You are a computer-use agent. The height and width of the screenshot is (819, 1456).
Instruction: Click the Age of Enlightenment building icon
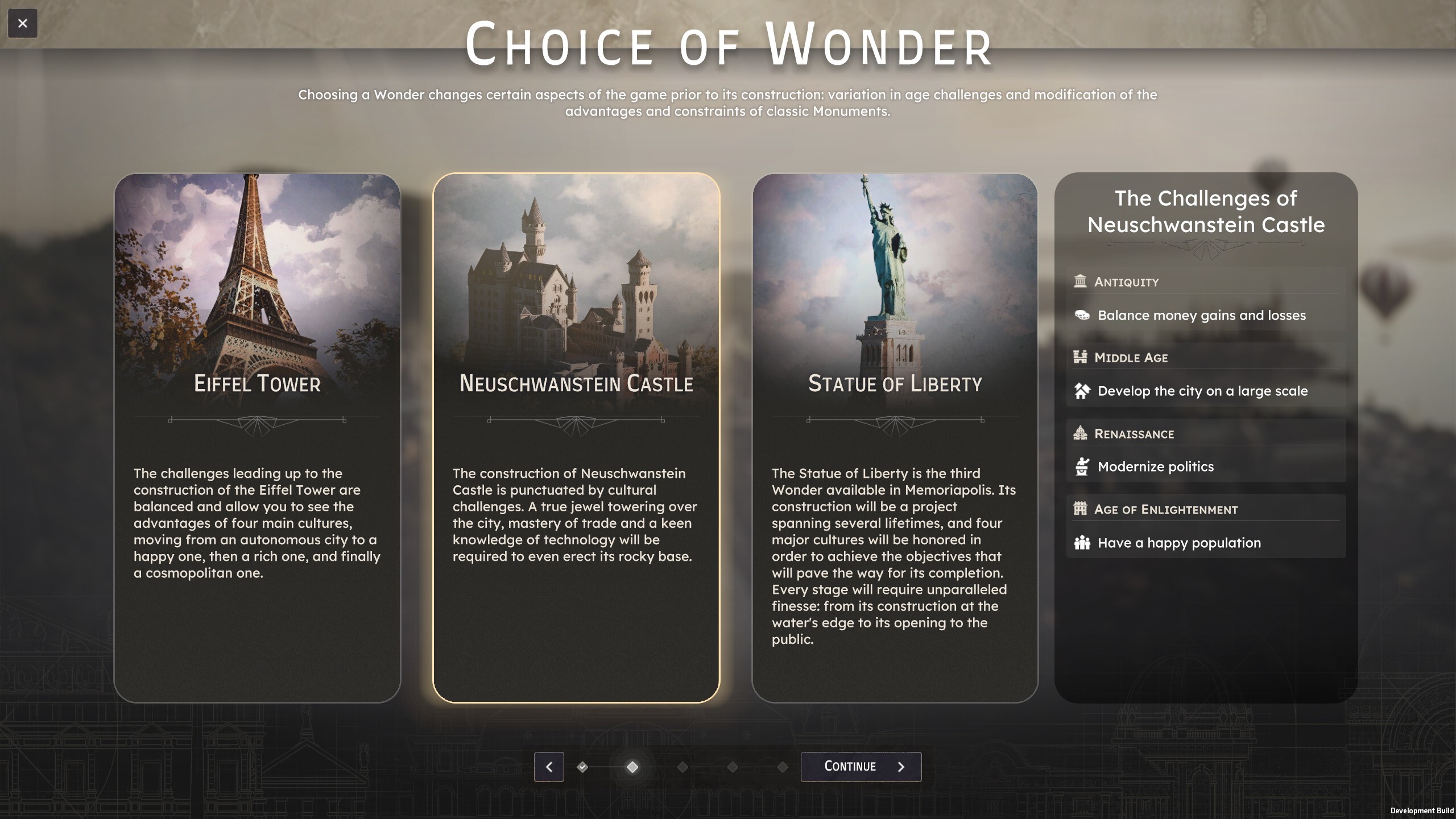point(1080,509)
